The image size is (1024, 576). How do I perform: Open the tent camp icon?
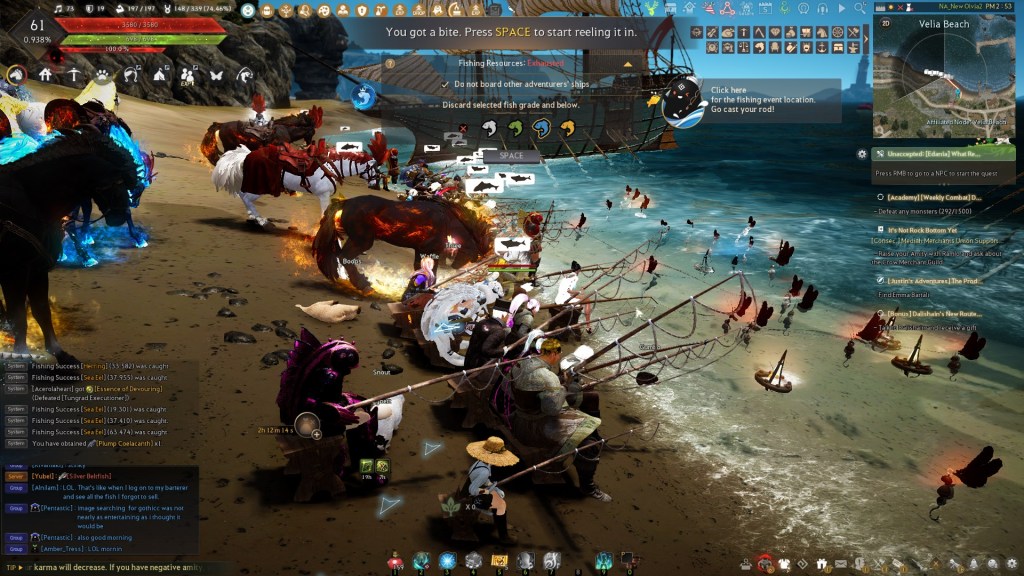click(159, 75)
